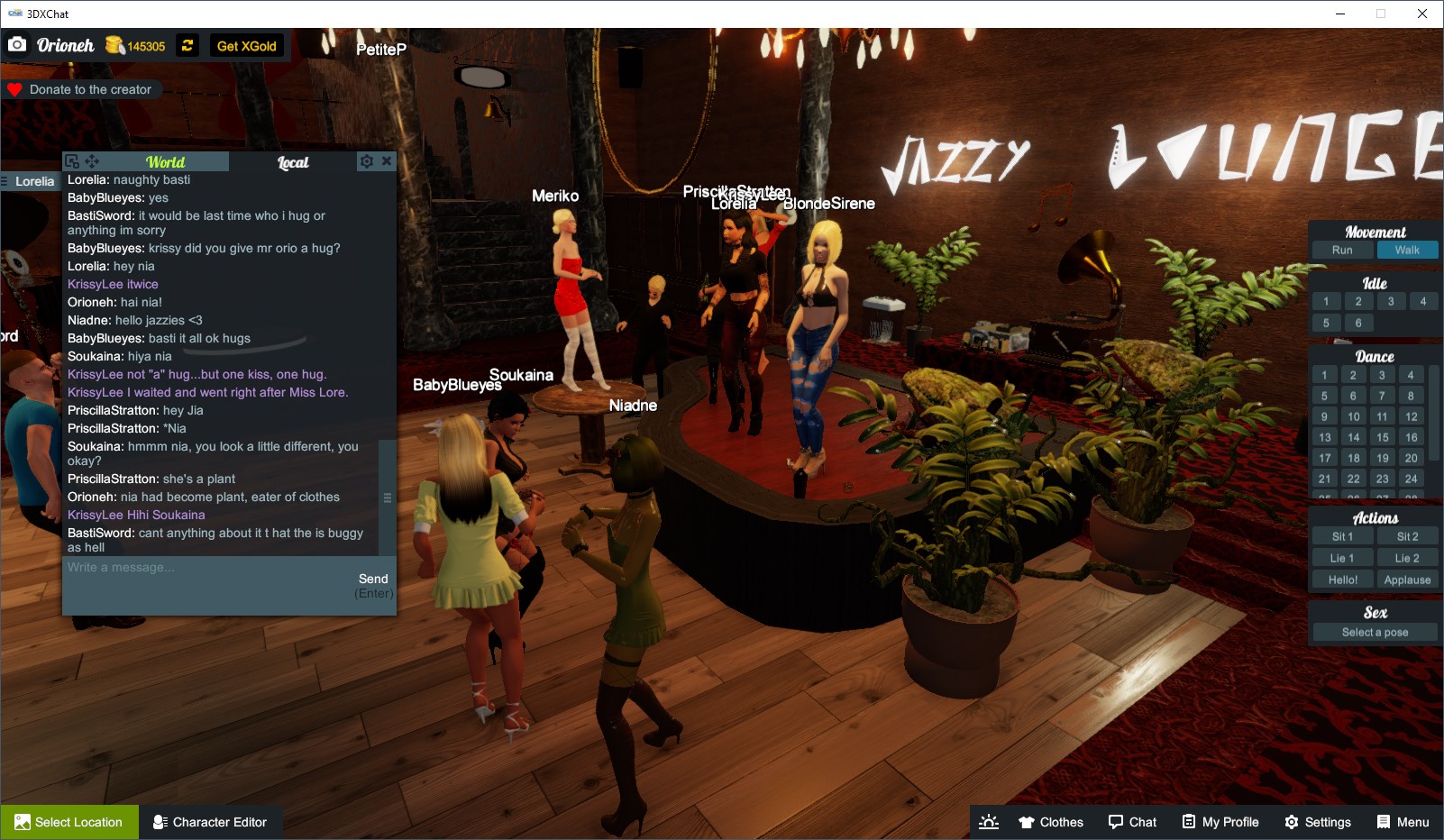Viewport: 1444px width, 840px height.
Task: Enable Walk movement mode
Action: [1408, 250]
